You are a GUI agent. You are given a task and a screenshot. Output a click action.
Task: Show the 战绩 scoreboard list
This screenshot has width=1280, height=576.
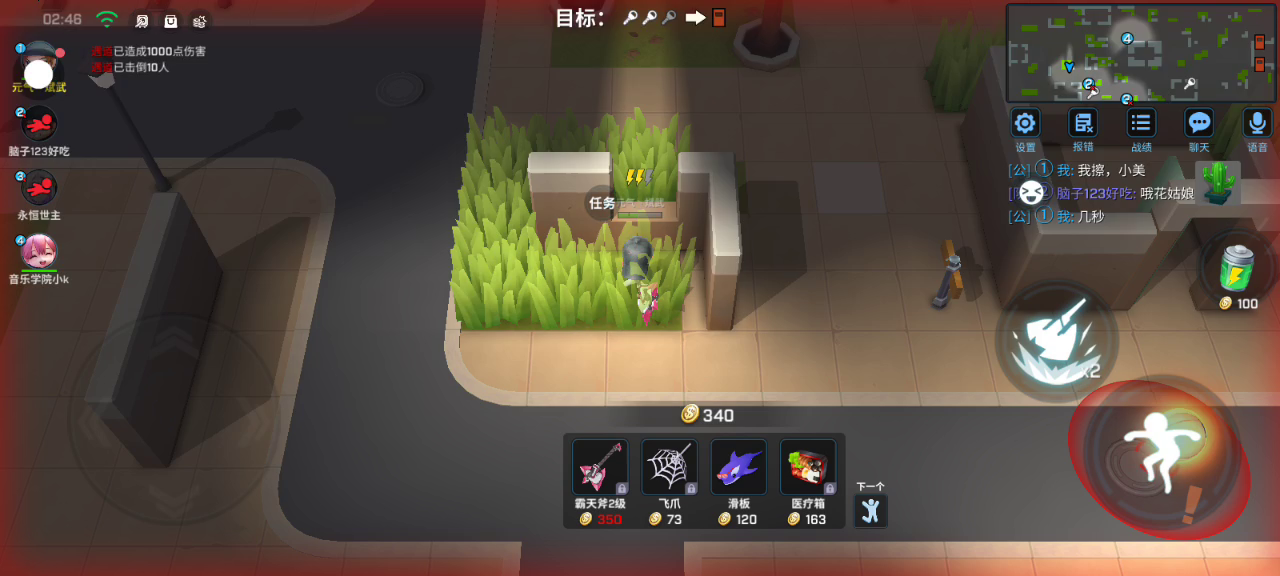[x=1141, y=124]
